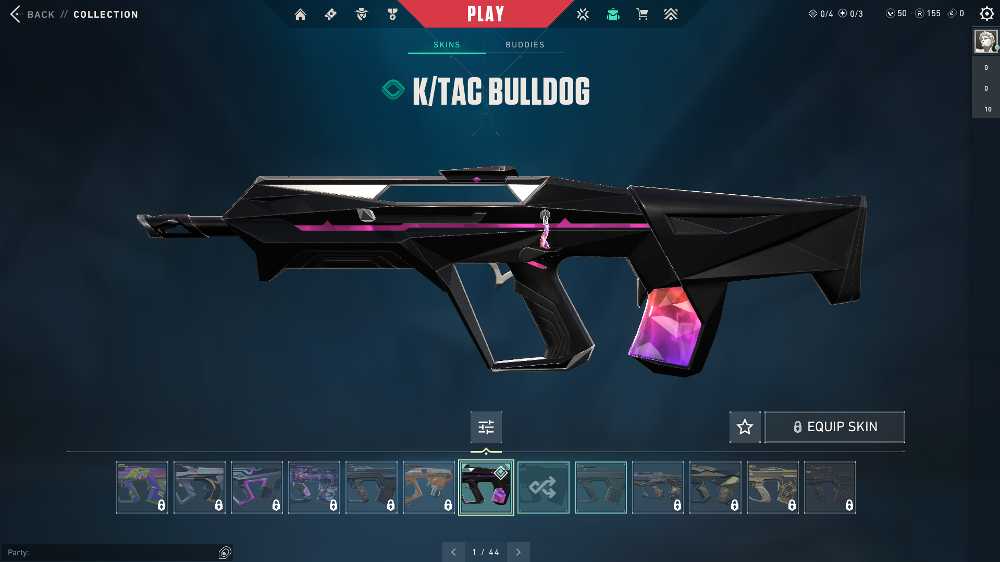This screenshot has height=562, width=1000.
Task: Go to the previous skin page arrow
Action: (453, 551)
